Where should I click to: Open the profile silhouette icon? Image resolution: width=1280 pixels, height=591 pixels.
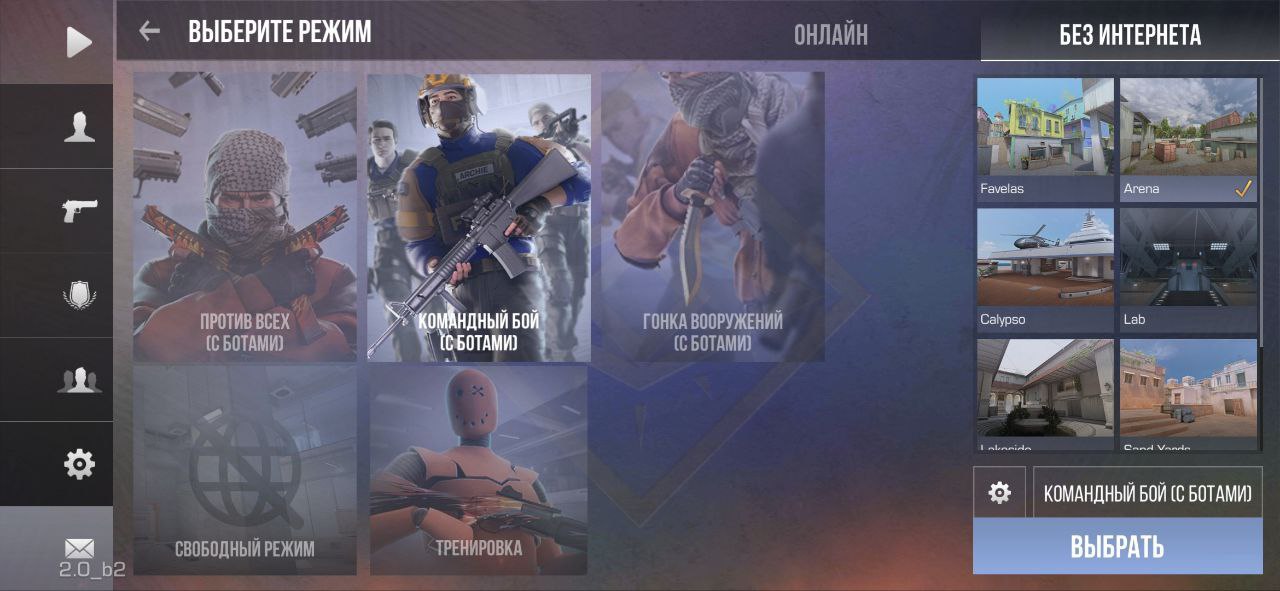tap(79, 126)
